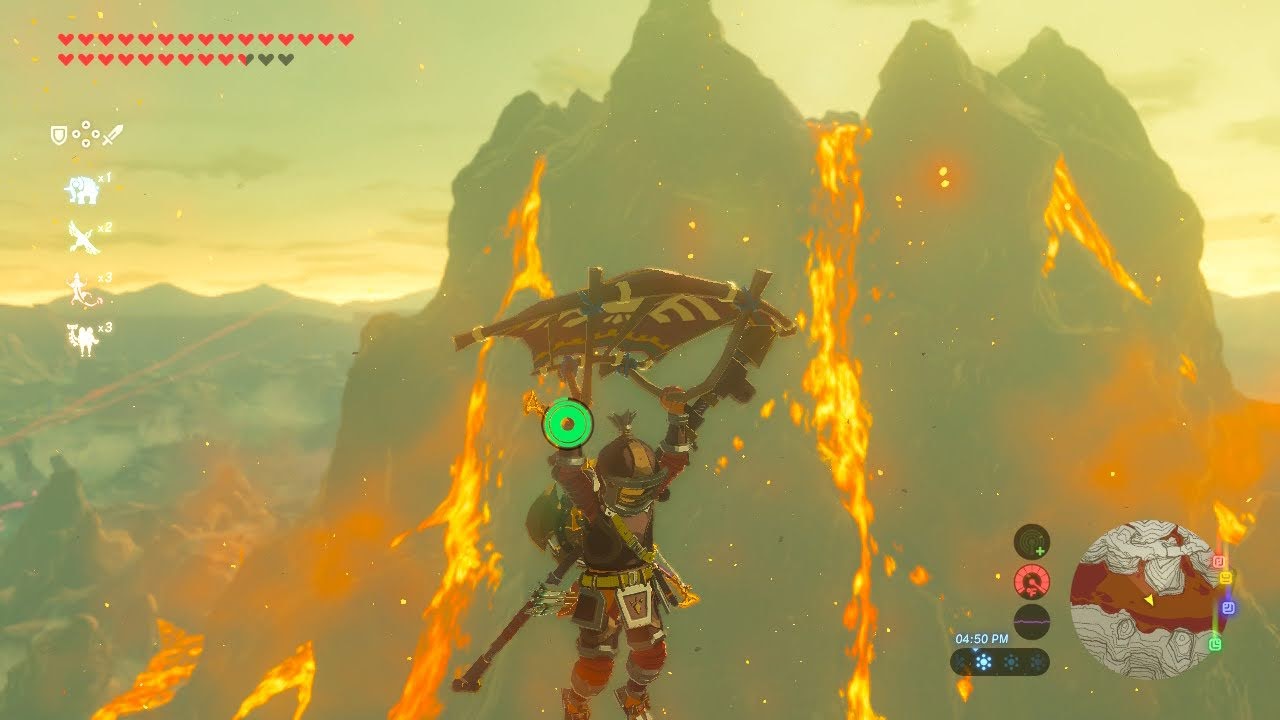Activate the Revali's Gale bird icon
This screenshot has height=720, width=1280.
click(x=82, y=237)
